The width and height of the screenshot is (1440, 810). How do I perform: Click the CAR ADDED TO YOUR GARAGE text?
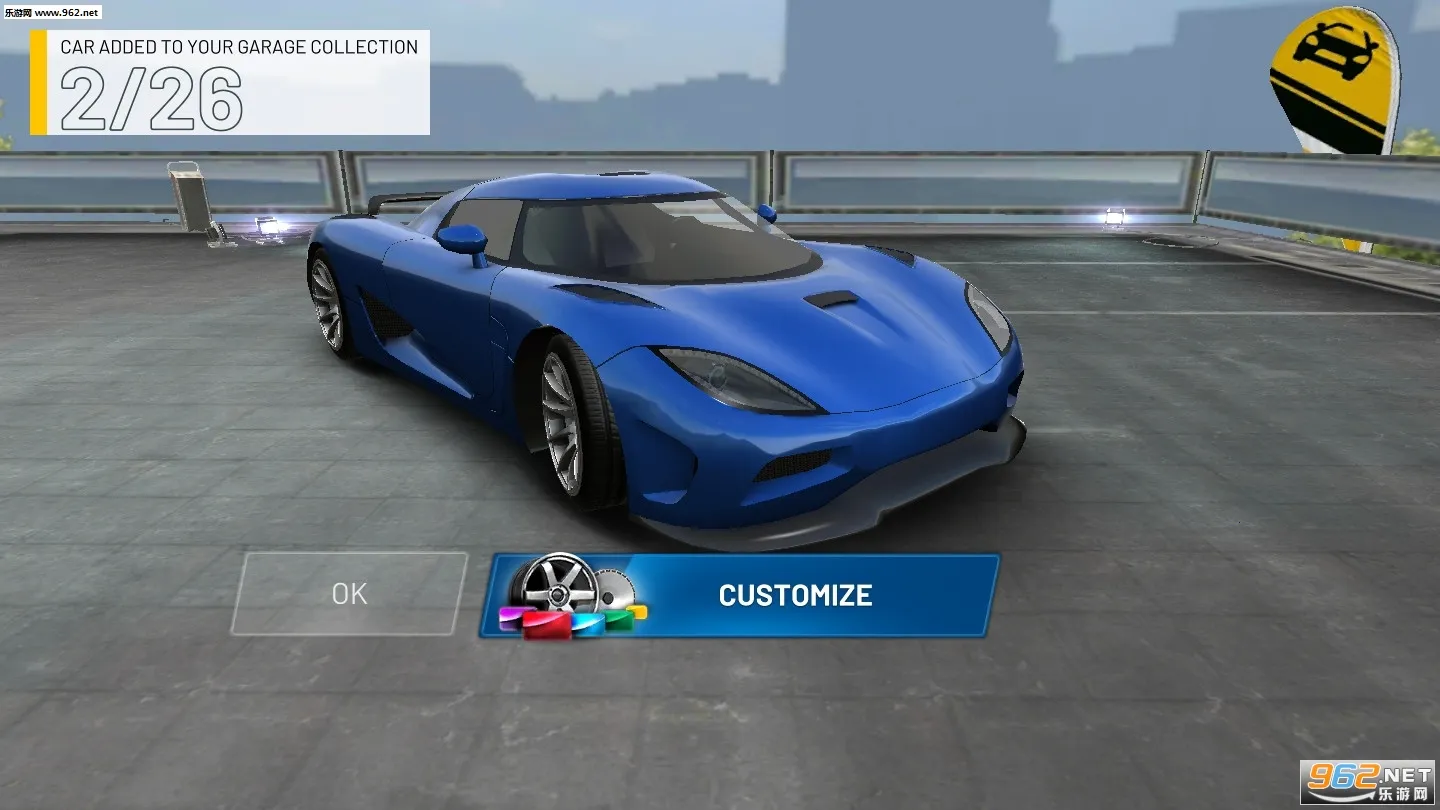240,47
